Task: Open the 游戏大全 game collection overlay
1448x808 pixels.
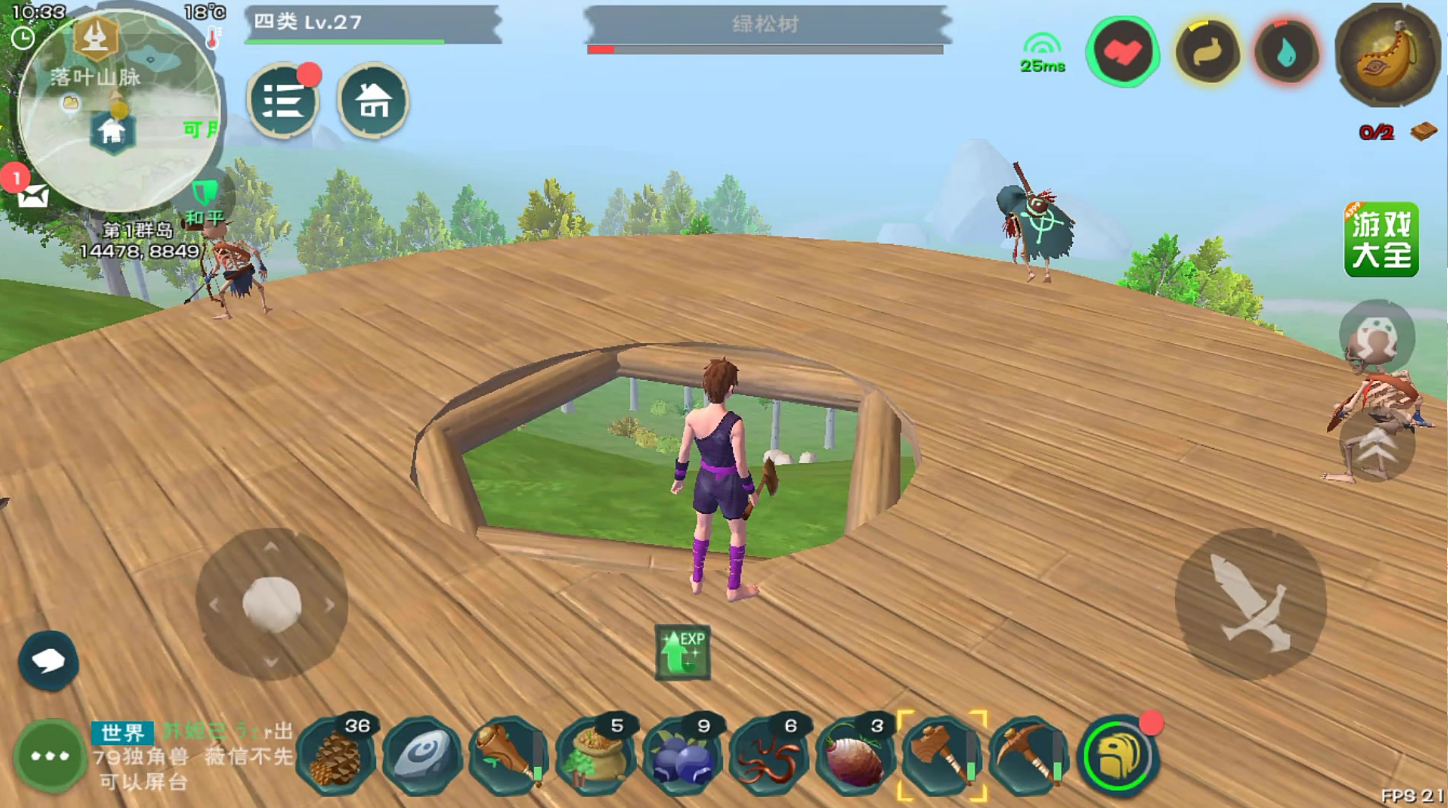Action: pyautogui.click(x=1381, y=240)
